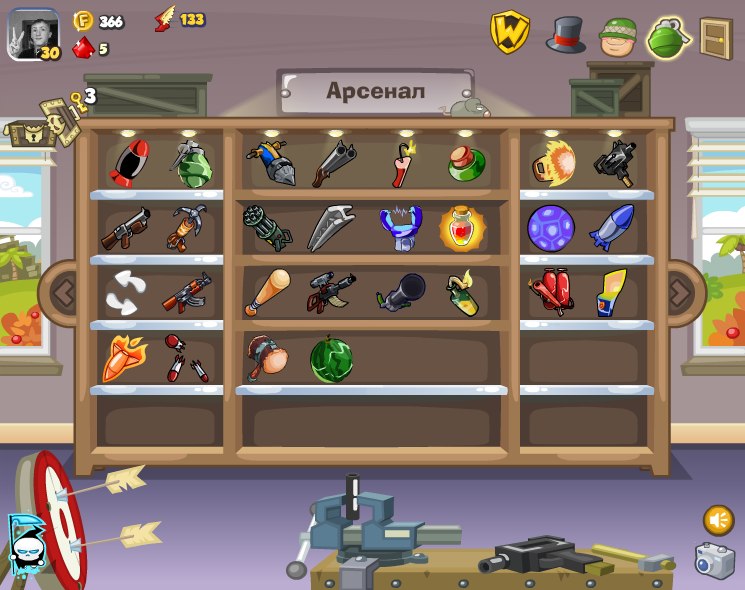Open the exit door icon
The height and width of the screenshot is (590, 745).
tap(715, 38)
